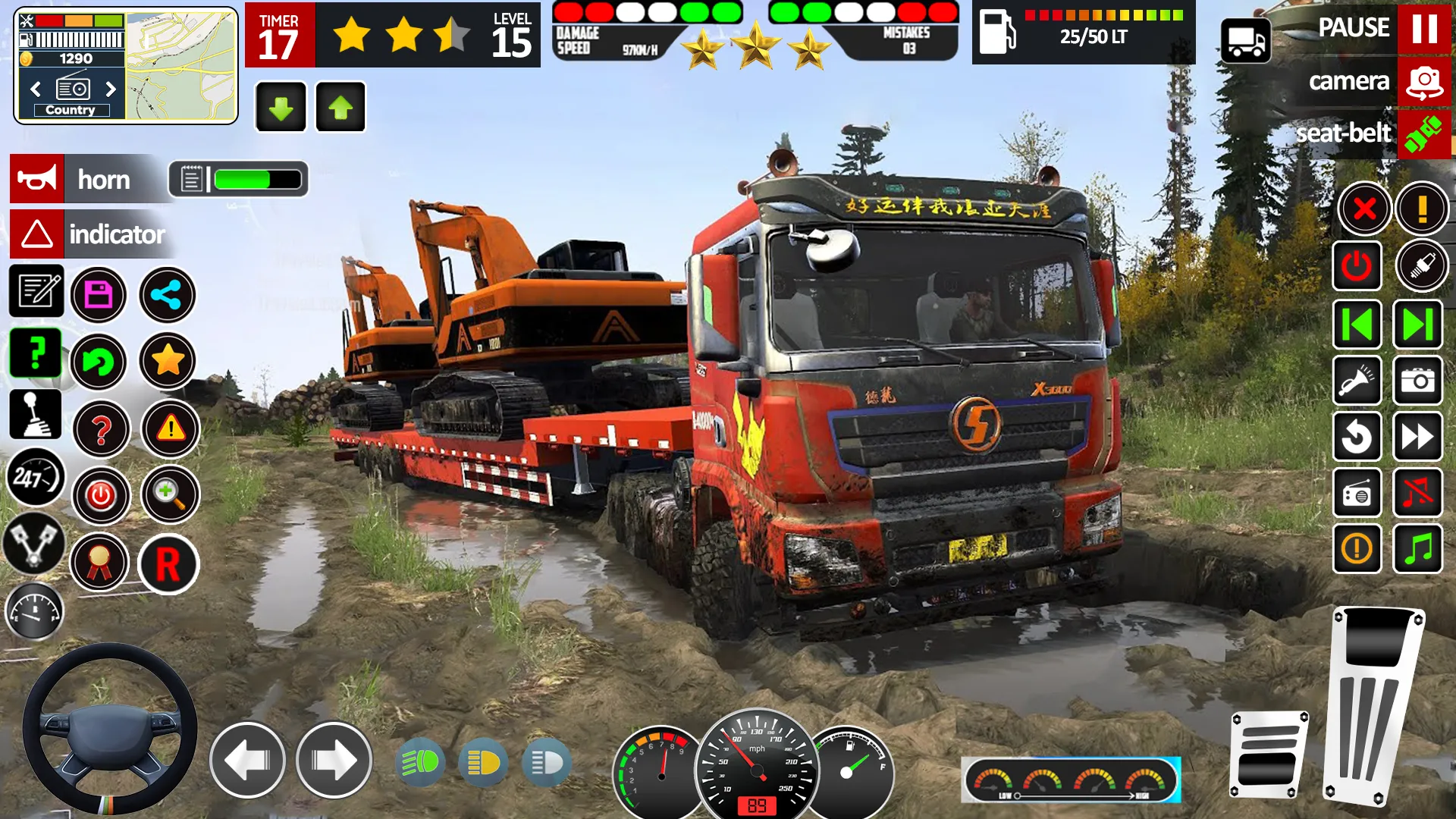Activate the turn indicator
Viewport: 1456px width, 819px height.
(x=34, y=234)
